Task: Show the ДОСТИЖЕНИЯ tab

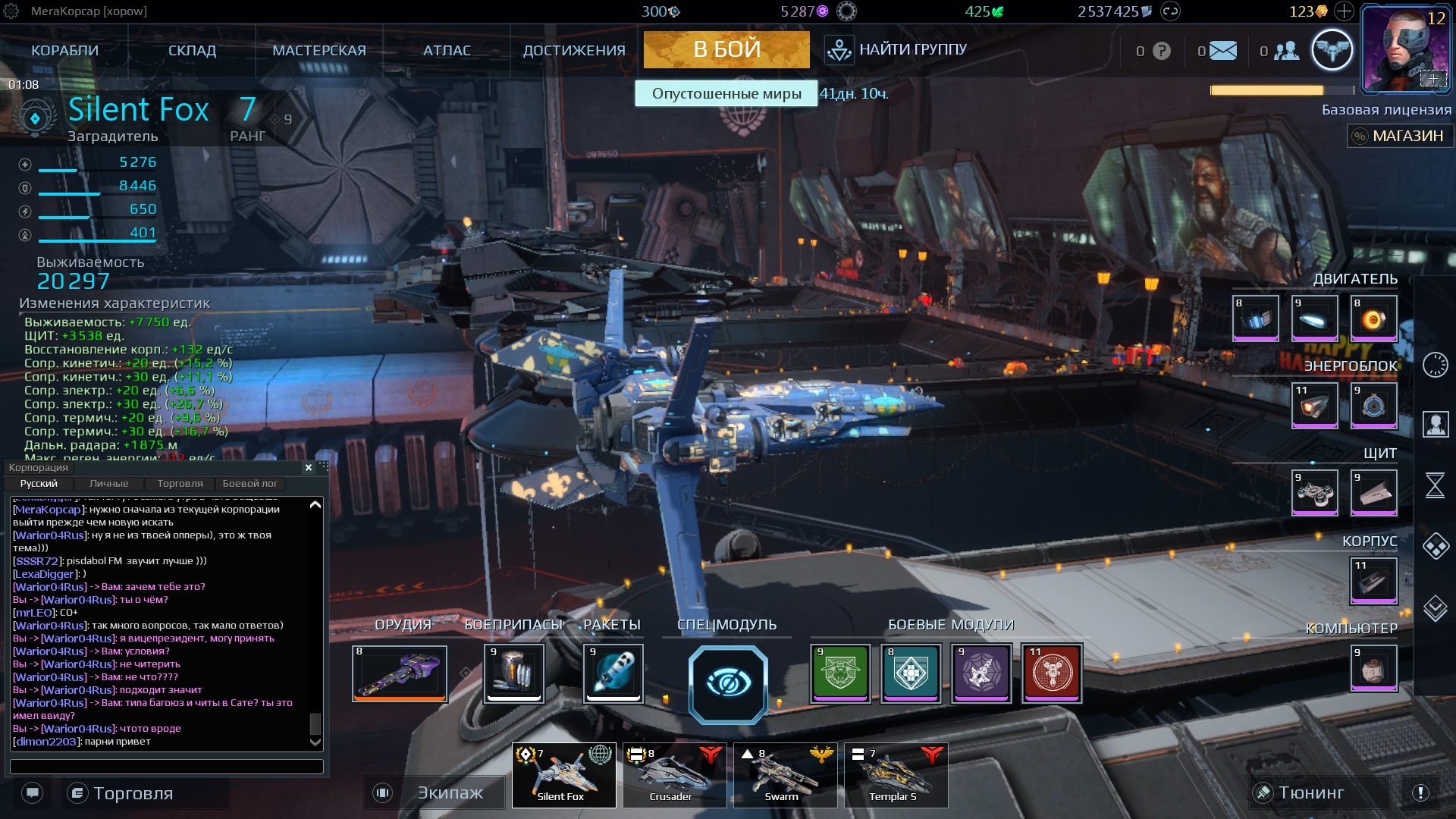Action: pos(574,51)
